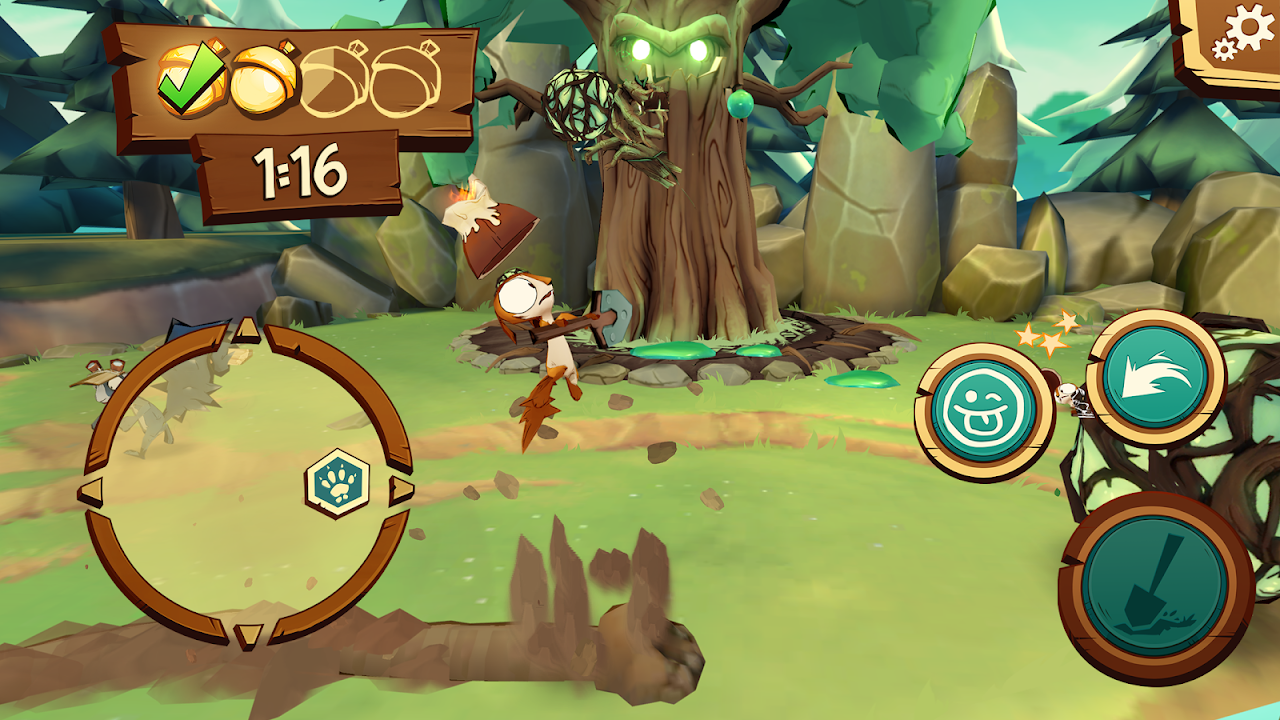Use the taunt emoji face button
This screenshot has width=1280, height=720.
(984, 412)
